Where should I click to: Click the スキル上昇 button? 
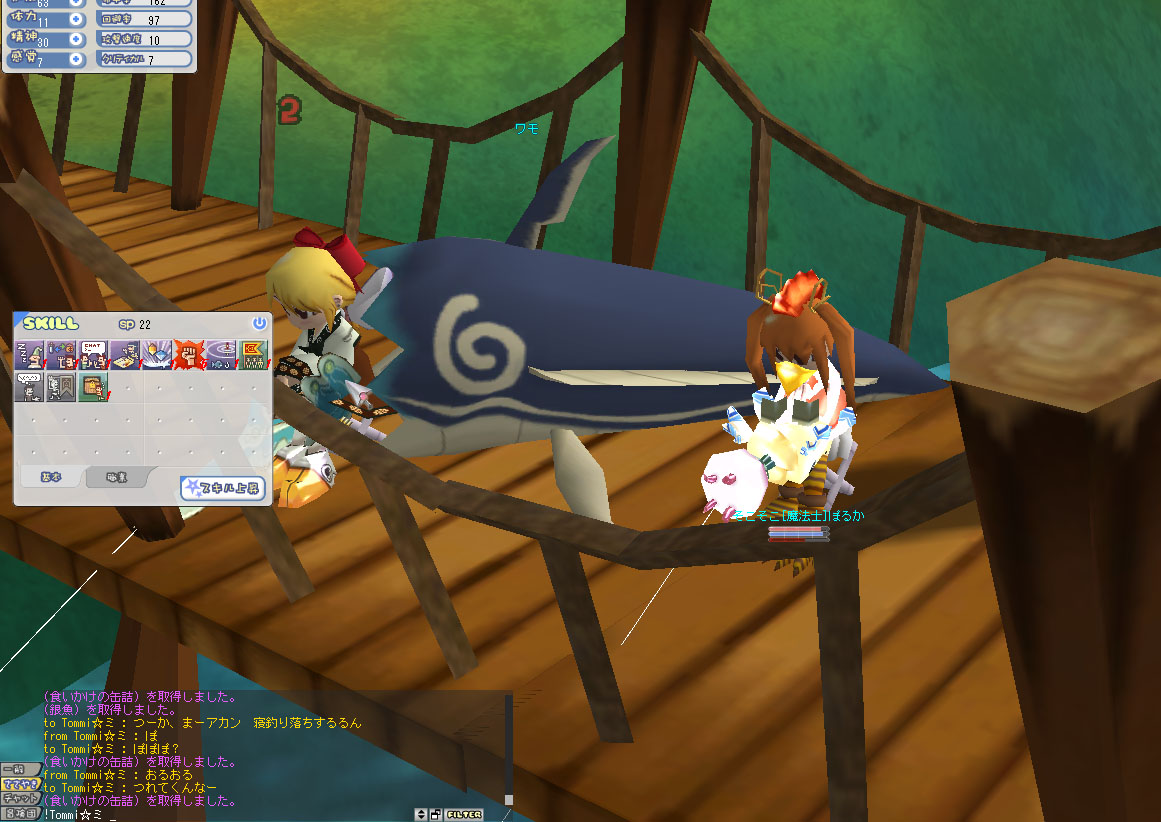(x=221, y=488)
